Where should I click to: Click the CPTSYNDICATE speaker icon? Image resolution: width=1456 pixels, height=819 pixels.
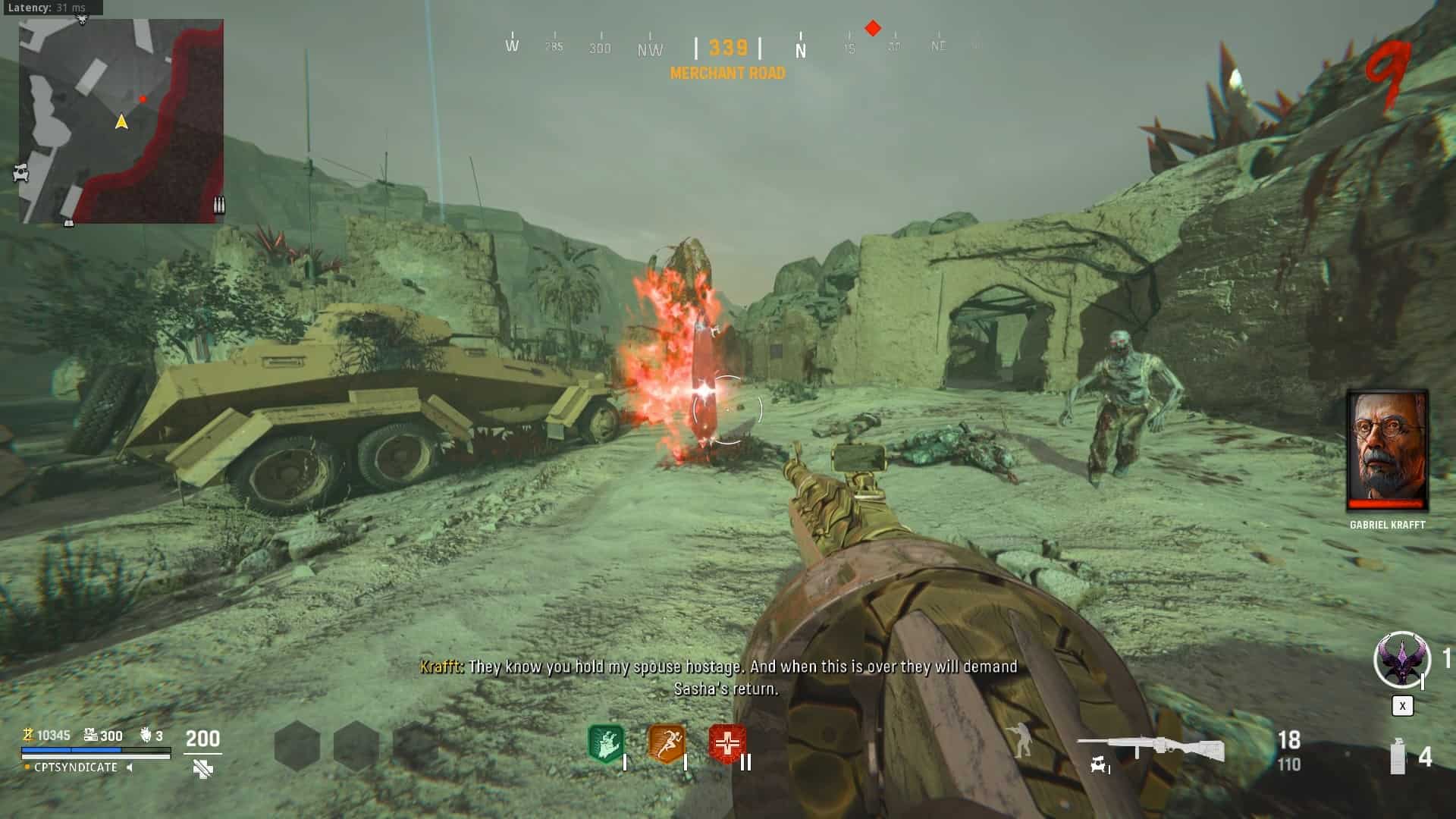click(x=130, y=767)
